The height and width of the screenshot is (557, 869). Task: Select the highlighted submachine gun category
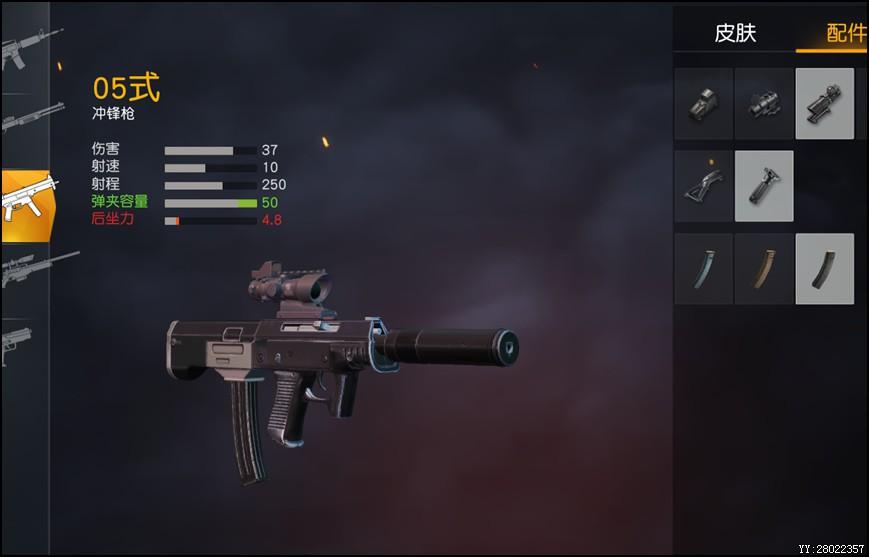26,204
